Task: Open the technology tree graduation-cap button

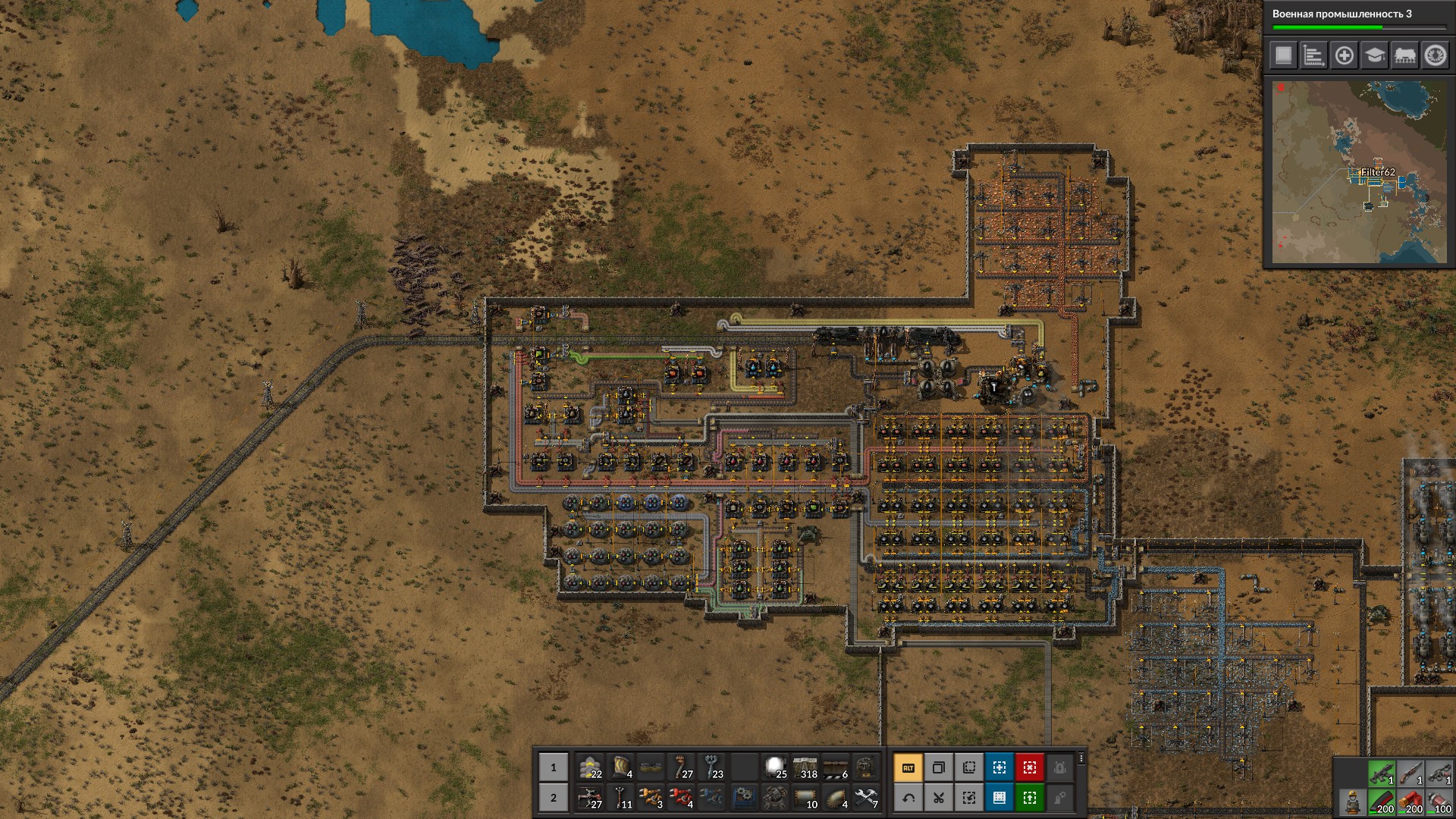Action: (1374, 55)
